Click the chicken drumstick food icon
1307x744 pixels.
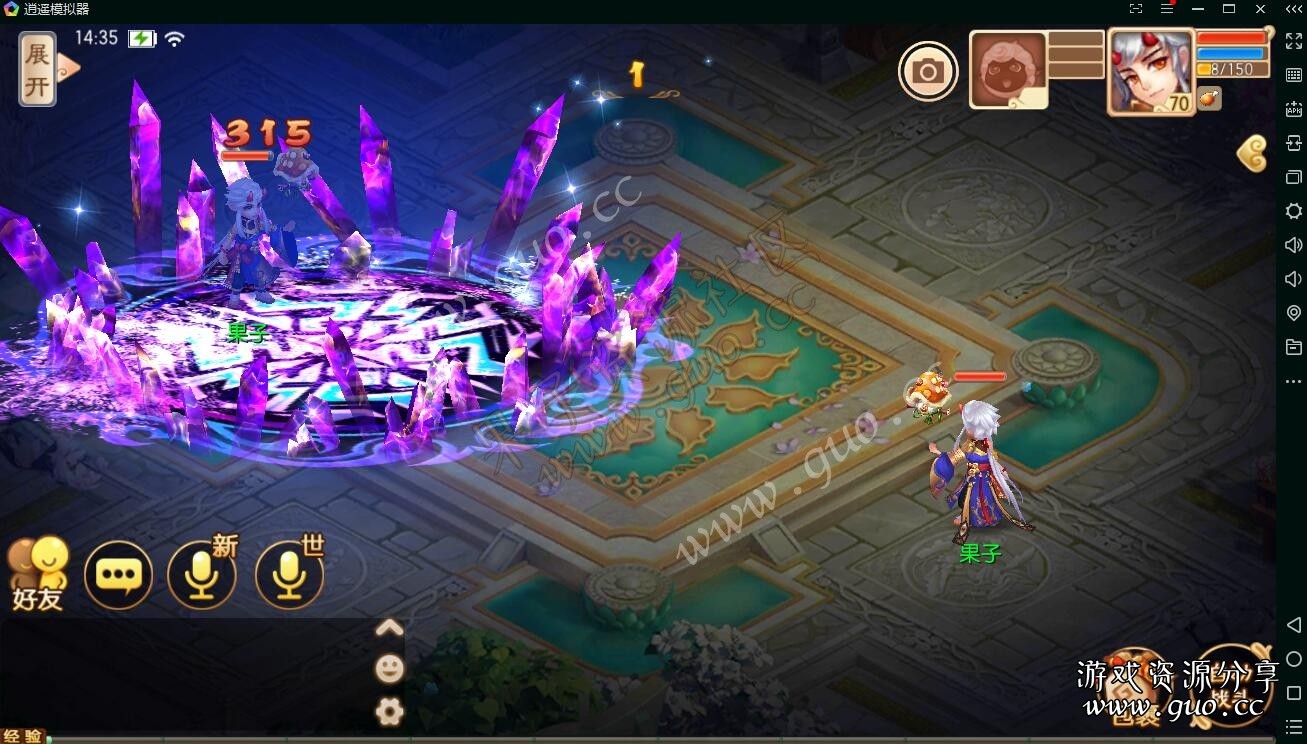[x=1209, y=98]
